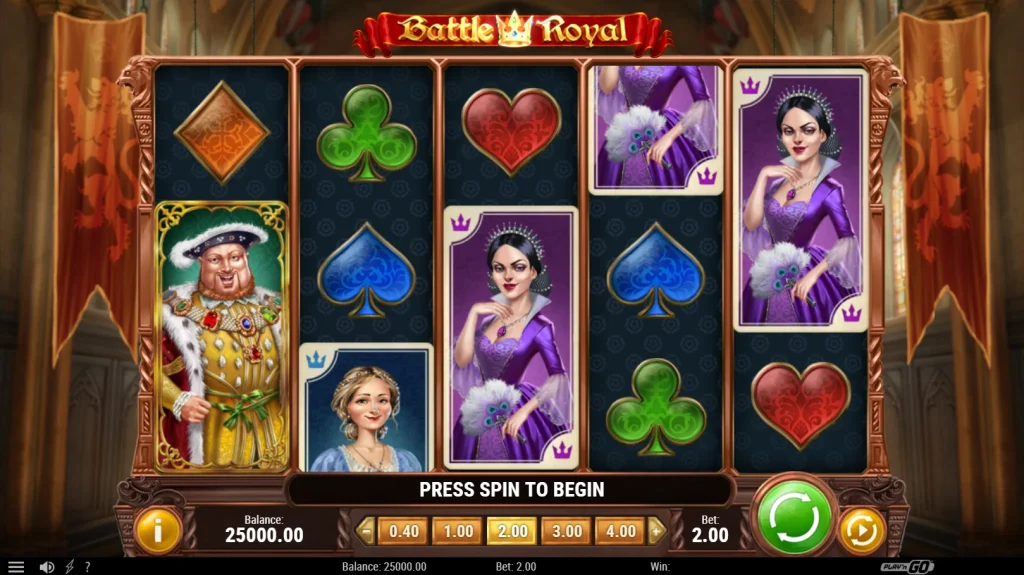Decrease the bet with the minus arrow
The width and height of the screenshot is (1024, 575).
365,531
